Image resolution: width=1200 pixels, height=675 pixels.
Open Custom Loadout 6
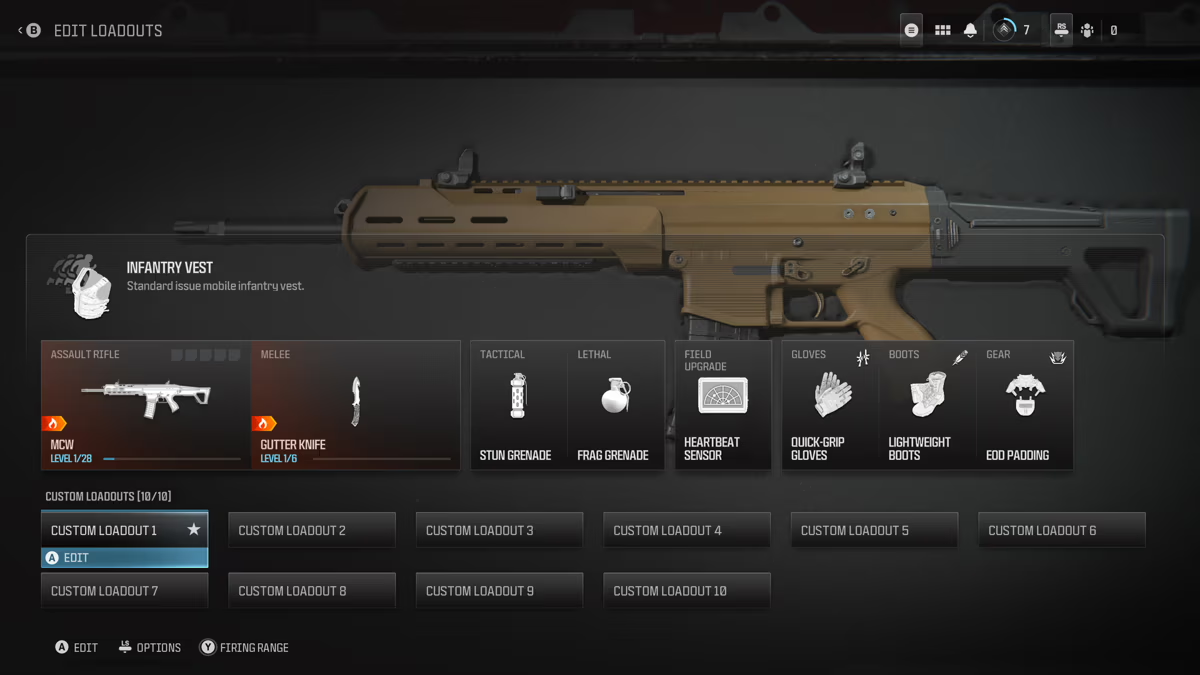[x=1062, y=530]
